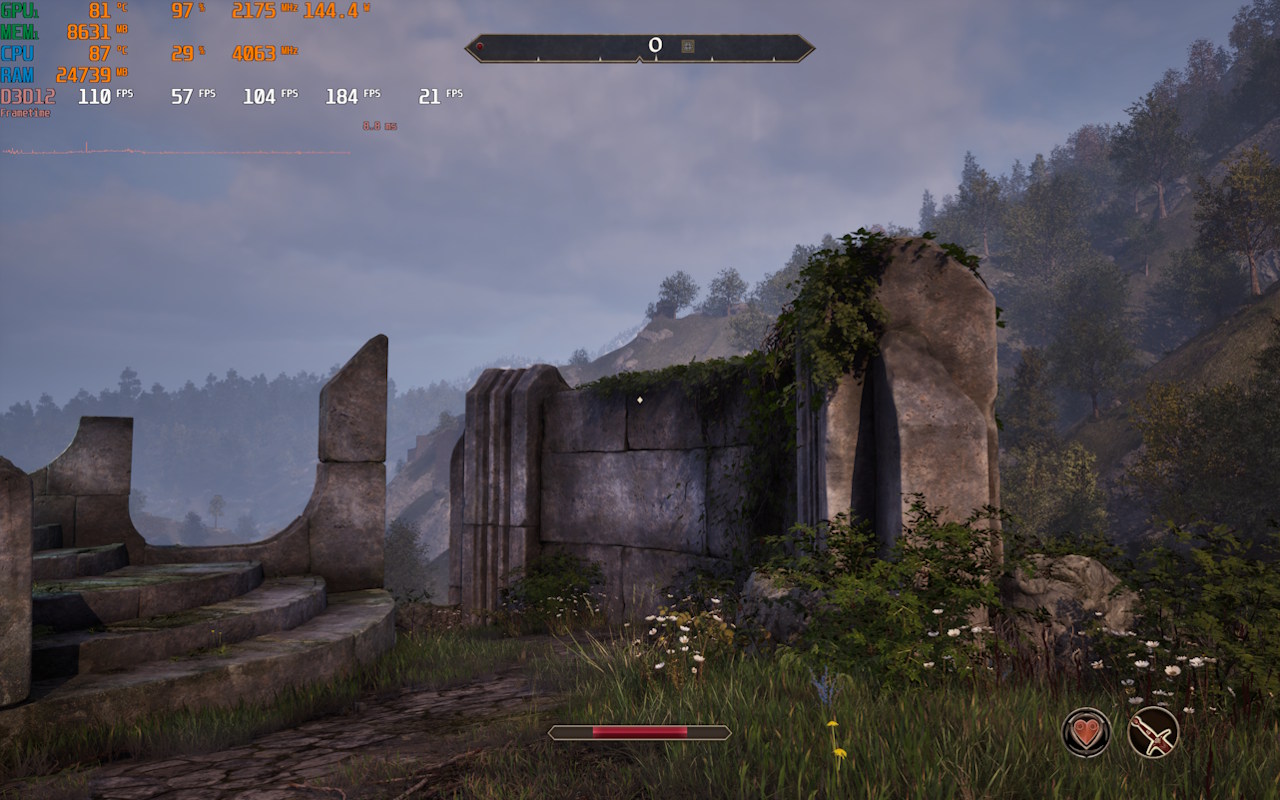Click the heart icon in the HUD
The height and width of the screenshot is (800, 1280).
point(1085,732)
